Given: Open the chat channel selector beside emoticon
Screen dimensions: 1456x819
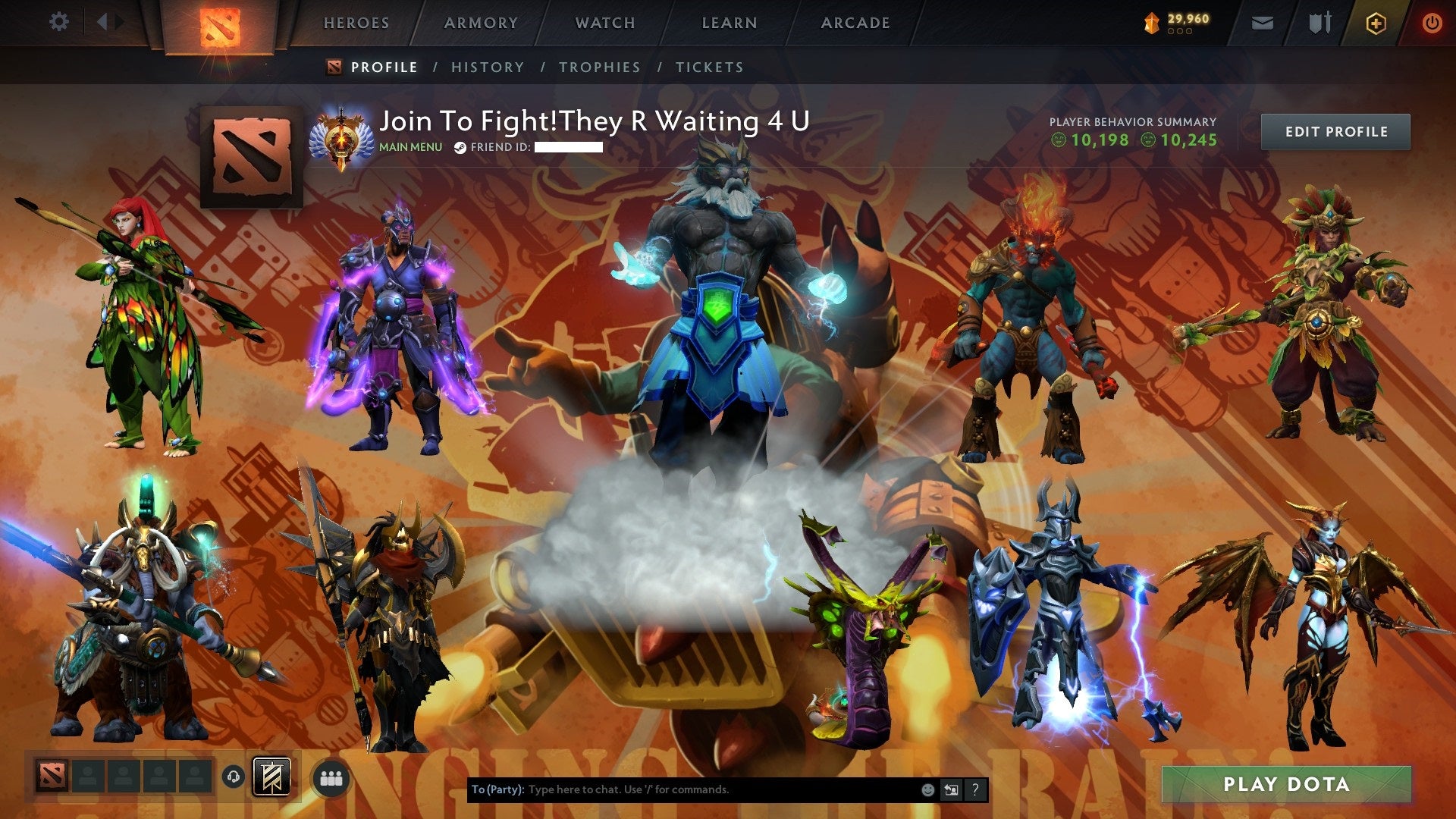Looking at the screenshot, I should [x=950, y=789].
